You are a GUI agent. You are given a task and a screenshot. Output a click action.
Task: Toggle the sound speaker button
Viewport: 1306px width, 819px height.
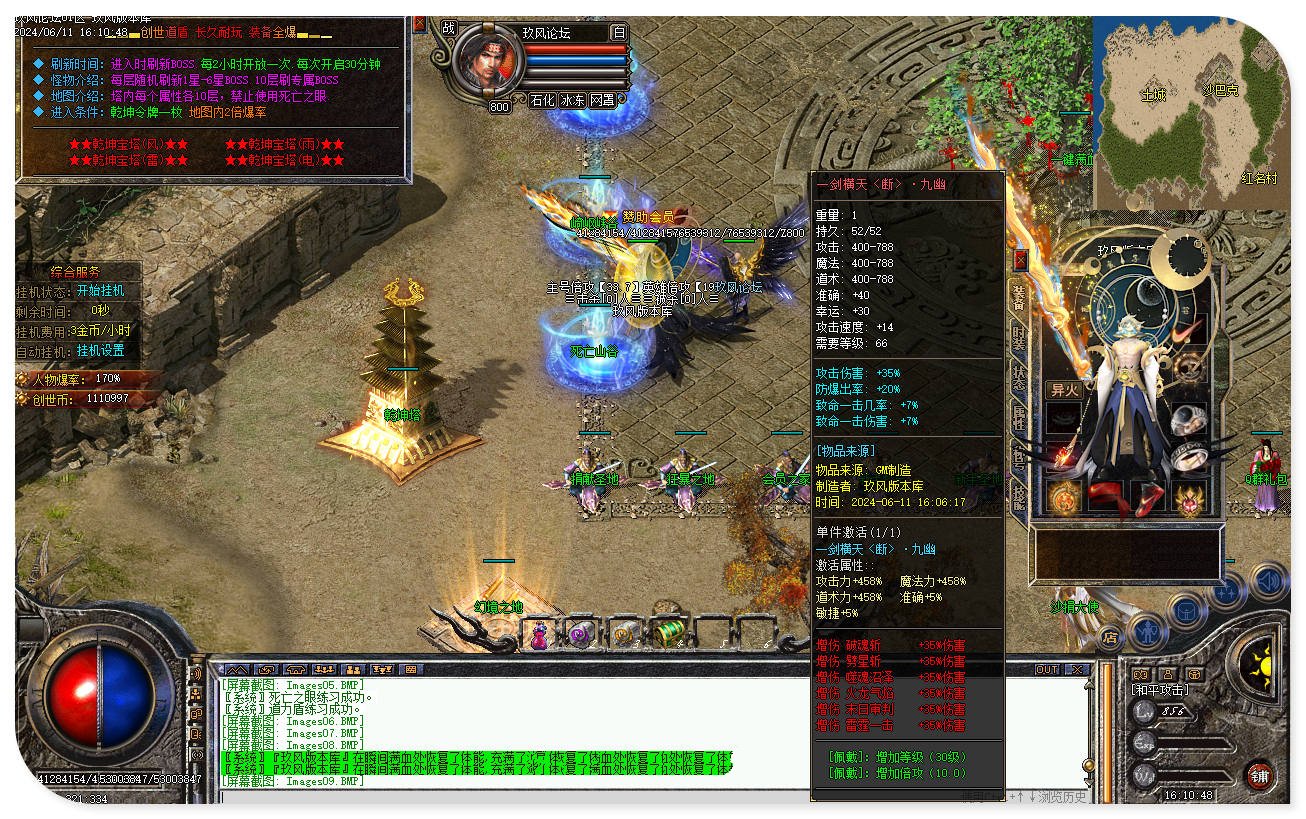click(1268, 581)
